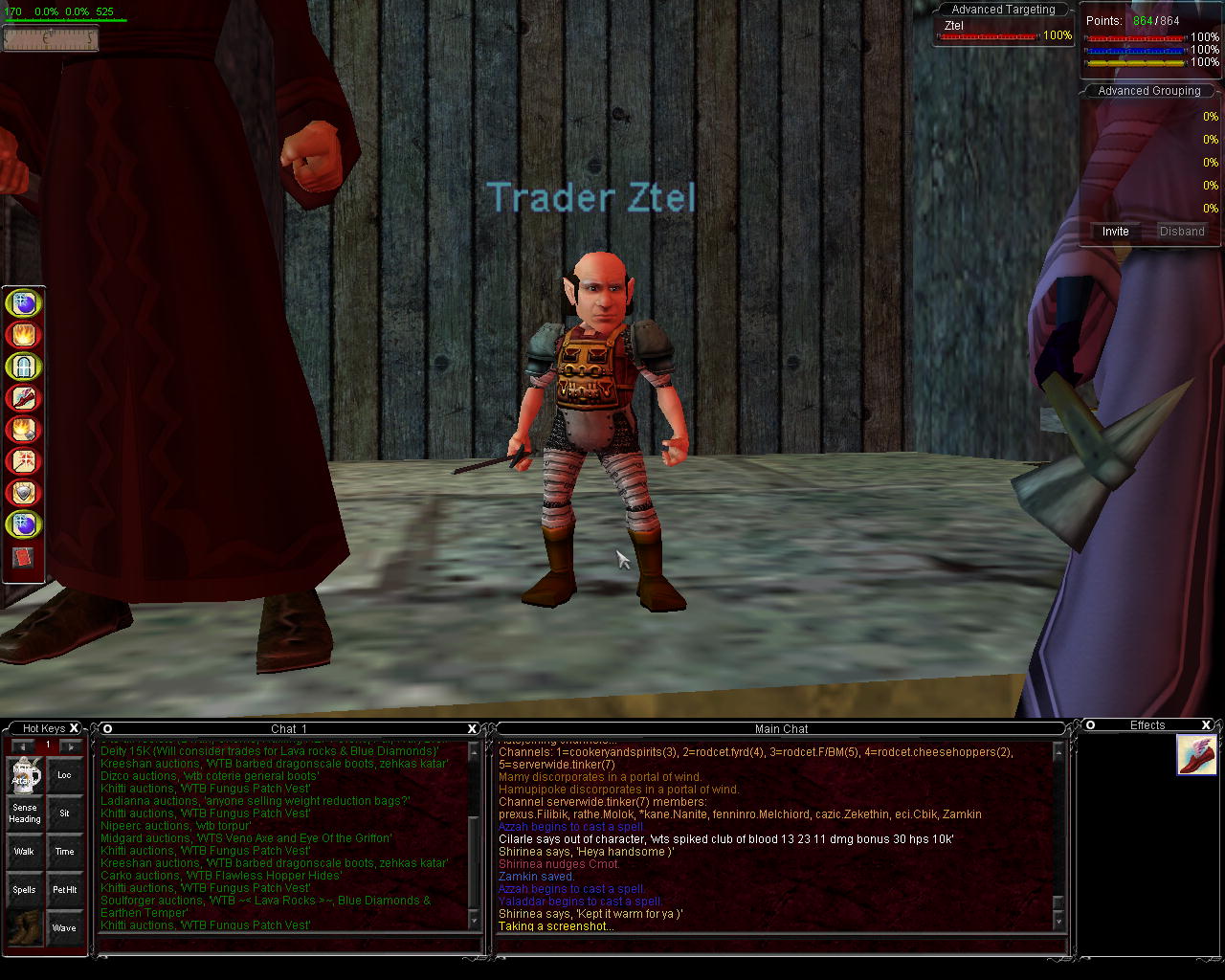
Task: Use the Loc hot key
Action: 64,776
